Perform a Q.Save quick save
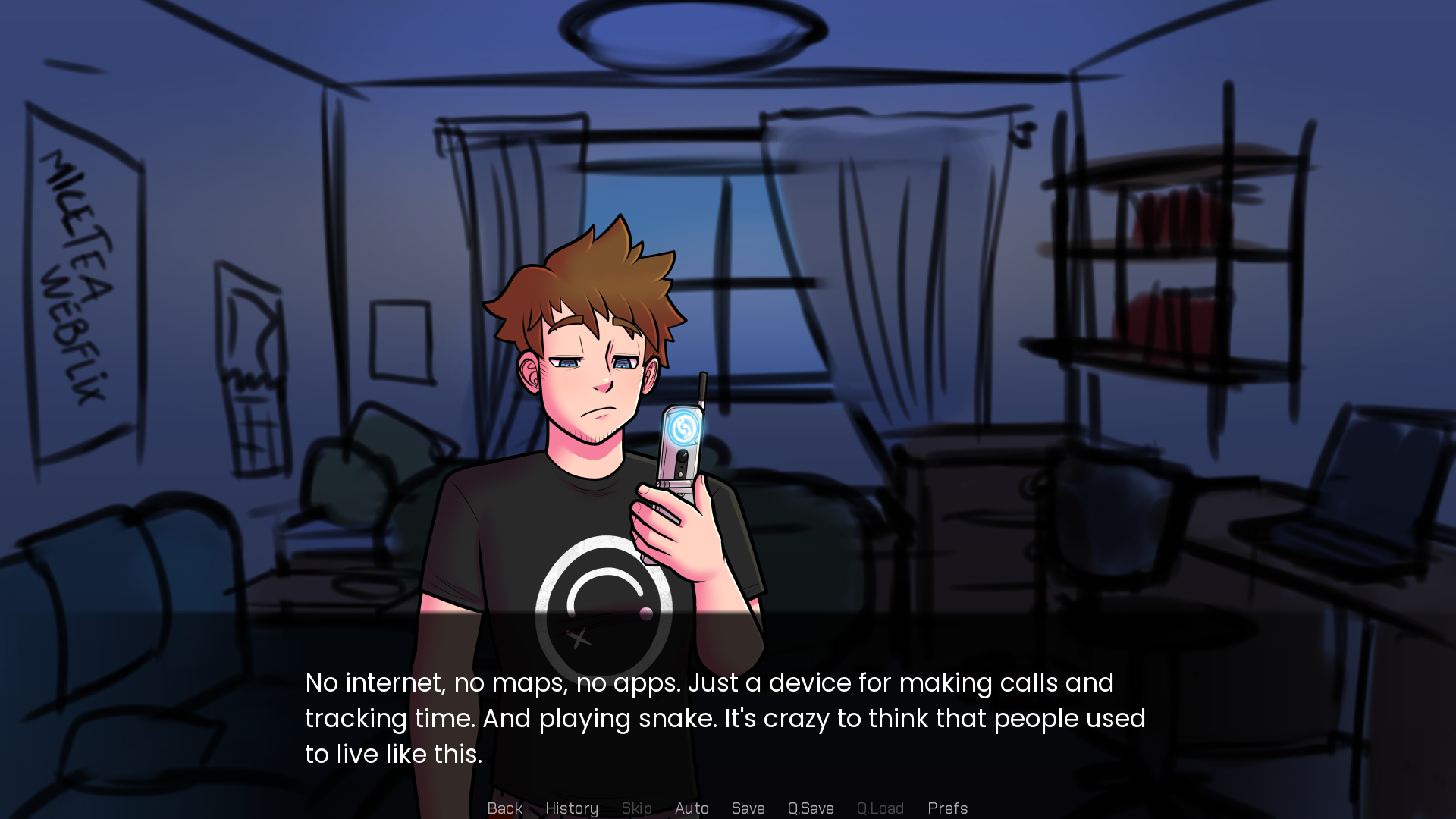 (811, 808)
